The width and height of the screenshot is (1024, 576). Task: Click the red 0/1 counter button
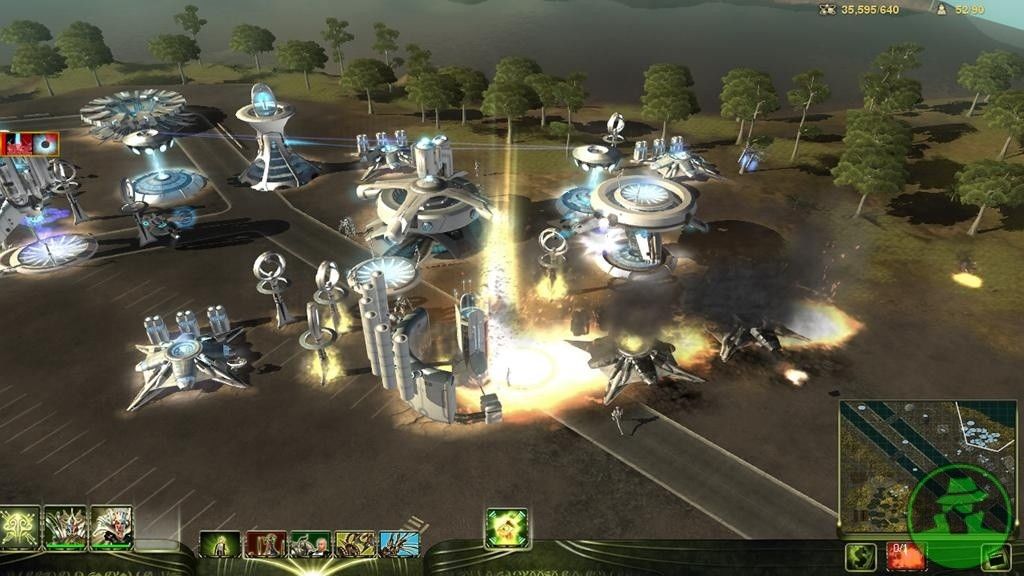pos(906,556)
